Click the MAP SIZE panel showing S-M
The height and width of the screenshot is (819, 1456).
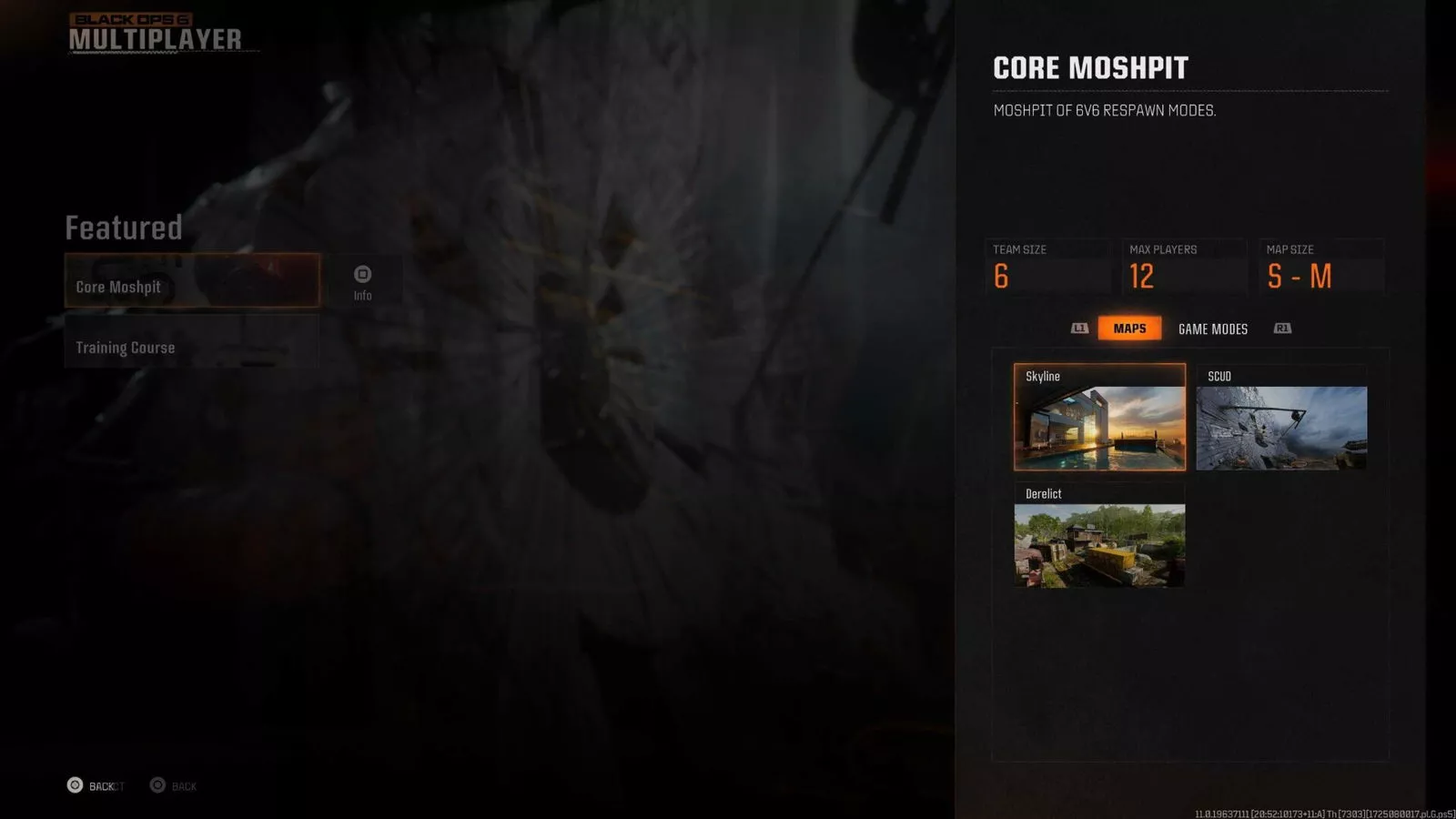tap(1321, 266)
